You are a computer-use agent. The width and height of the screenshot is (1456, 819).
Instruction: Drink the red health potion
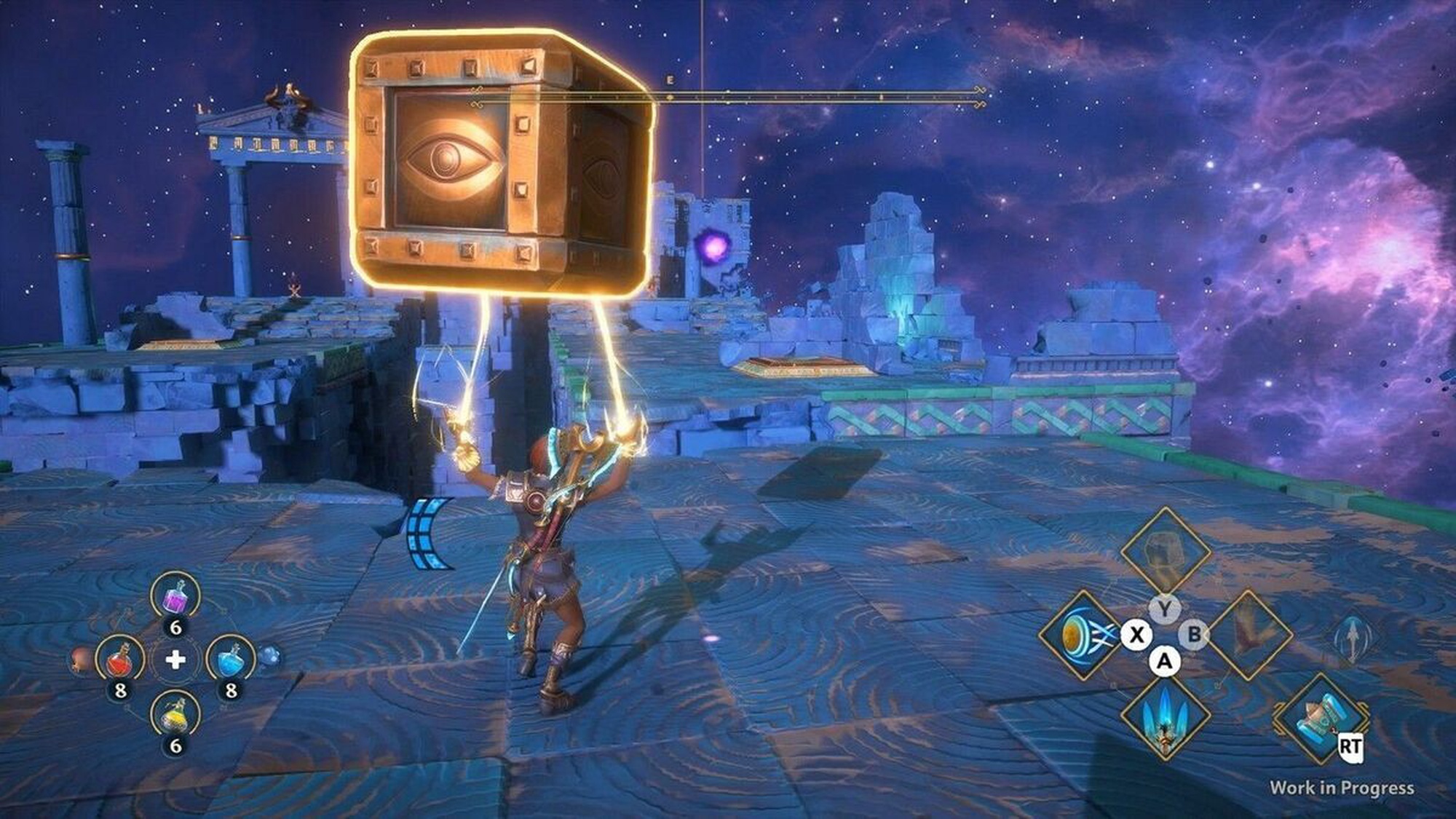point(121,660)
